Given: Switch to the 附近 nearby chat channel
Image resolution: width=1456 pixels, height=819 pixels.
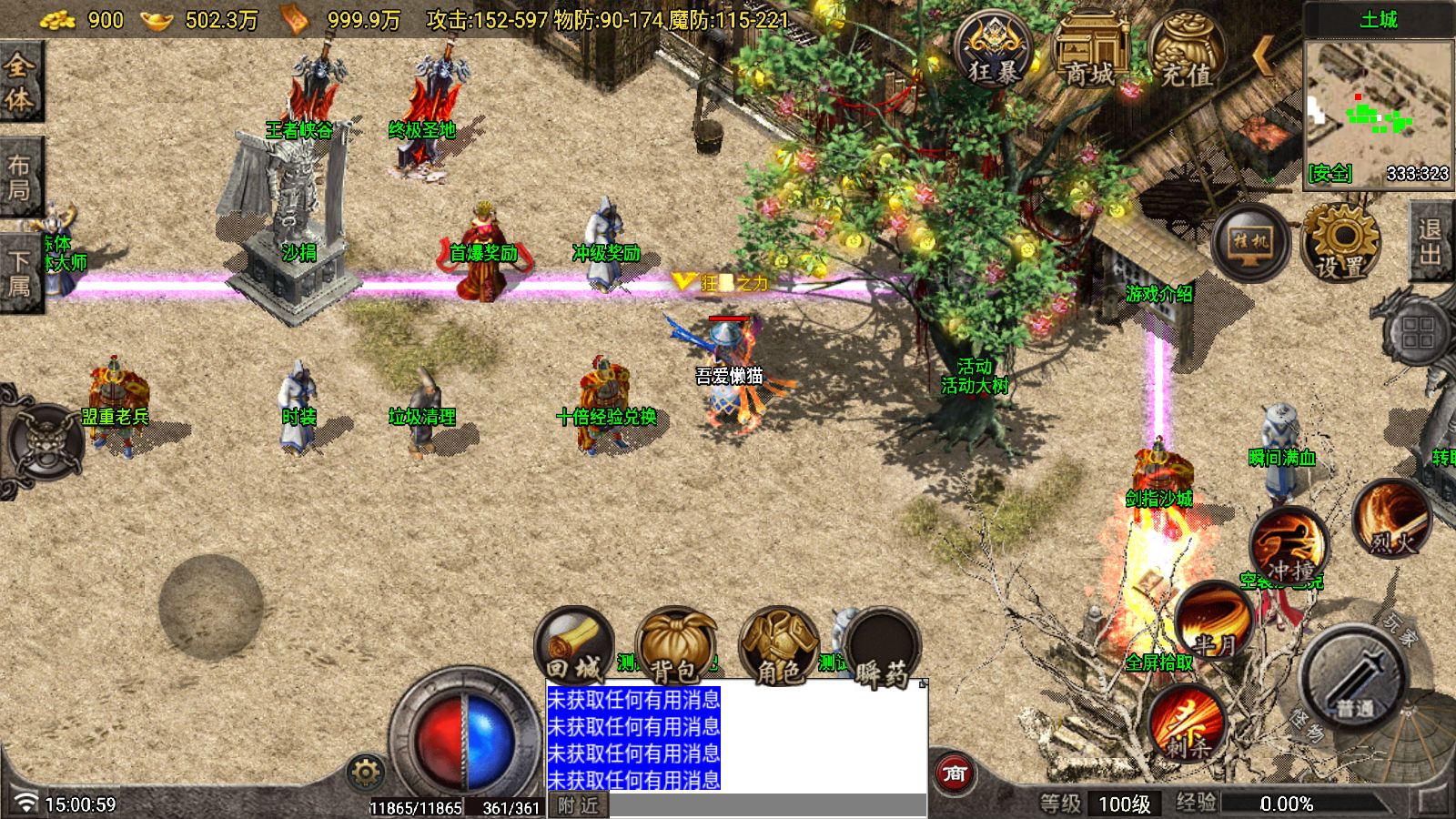Looking at the screenshot, I should point(579,805).
